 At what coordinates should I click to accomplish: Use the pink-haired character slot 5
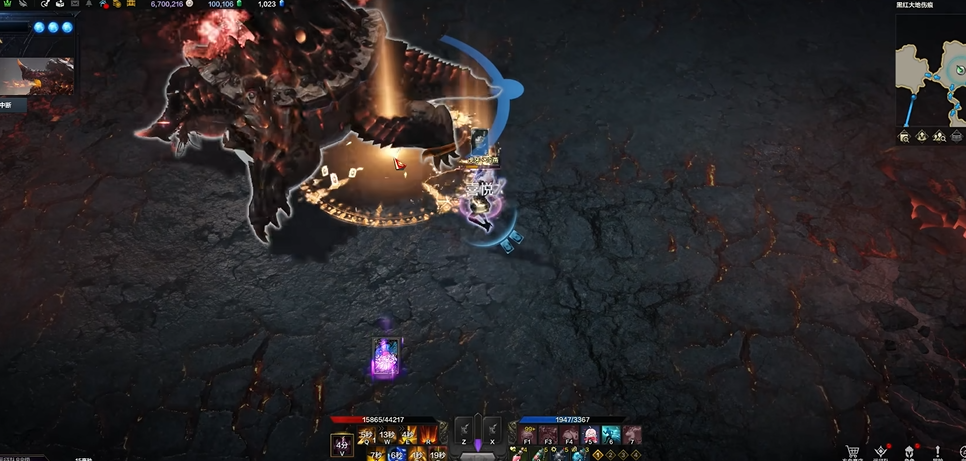590,435
